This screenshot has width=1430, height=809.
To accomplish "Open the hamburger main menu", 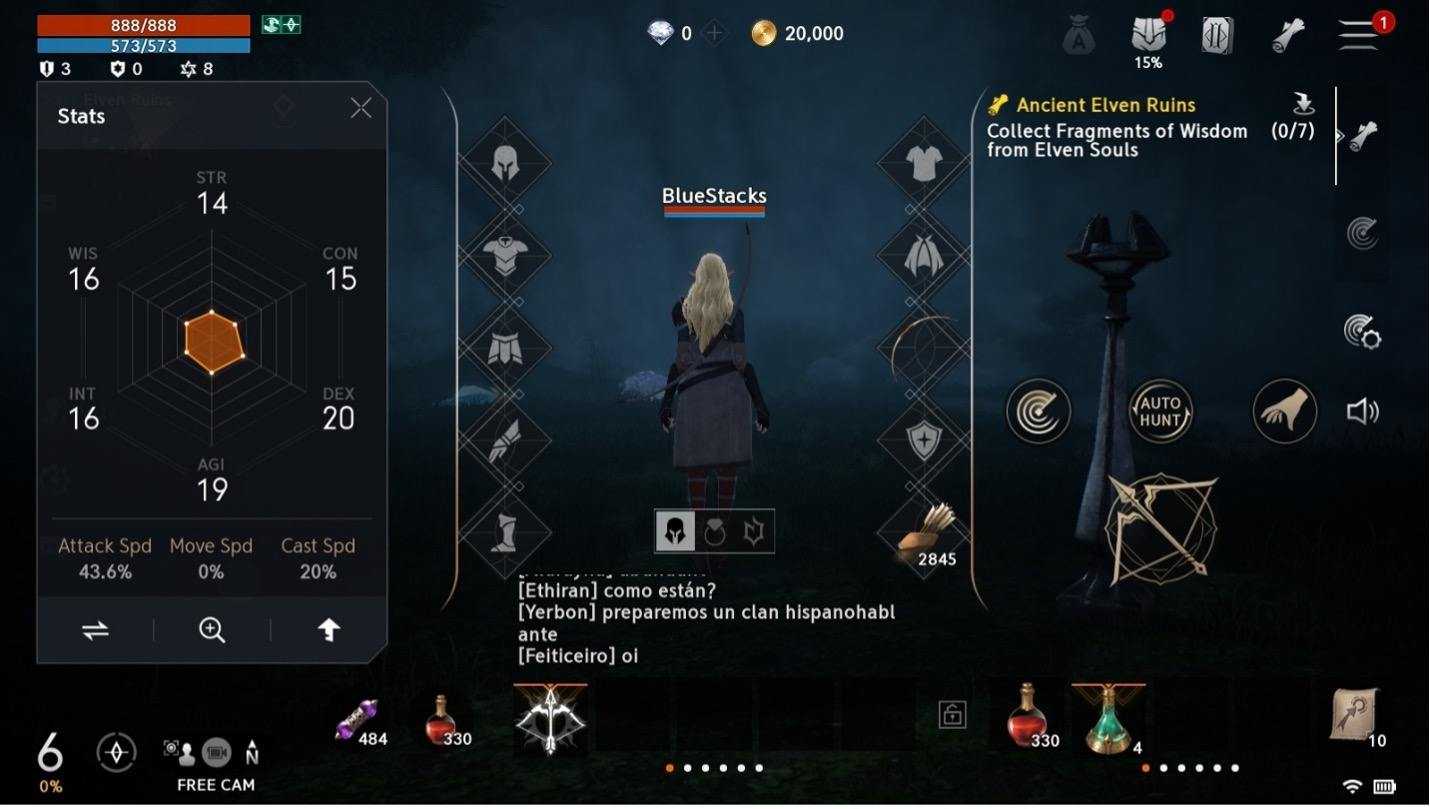I will tap(1359, 34).
